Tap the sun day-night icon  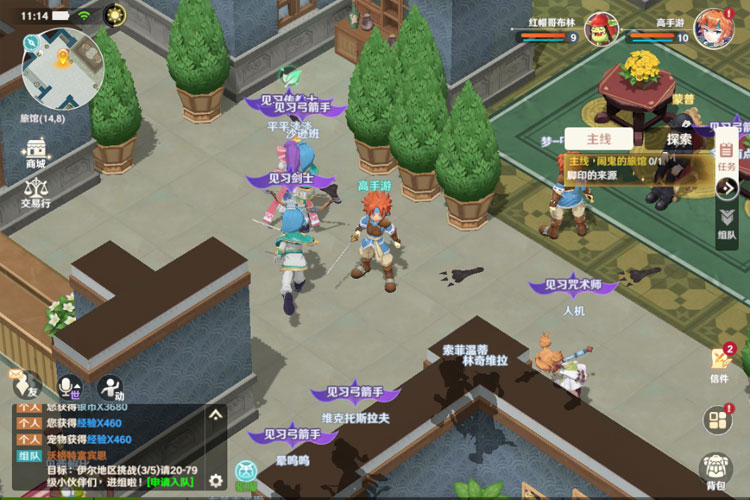[115, 15]
